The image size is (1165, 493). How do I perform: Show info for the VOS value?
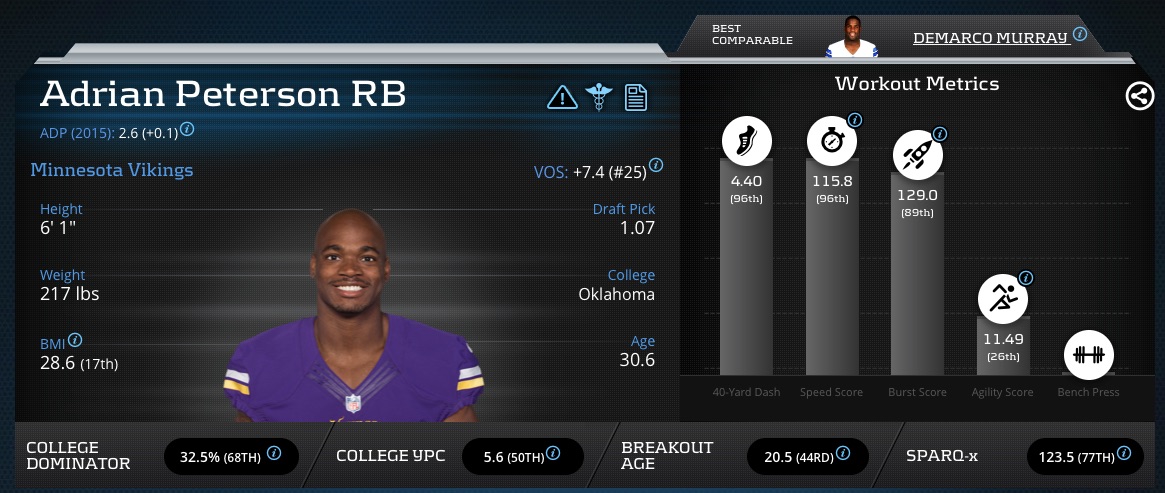(655, 166)
